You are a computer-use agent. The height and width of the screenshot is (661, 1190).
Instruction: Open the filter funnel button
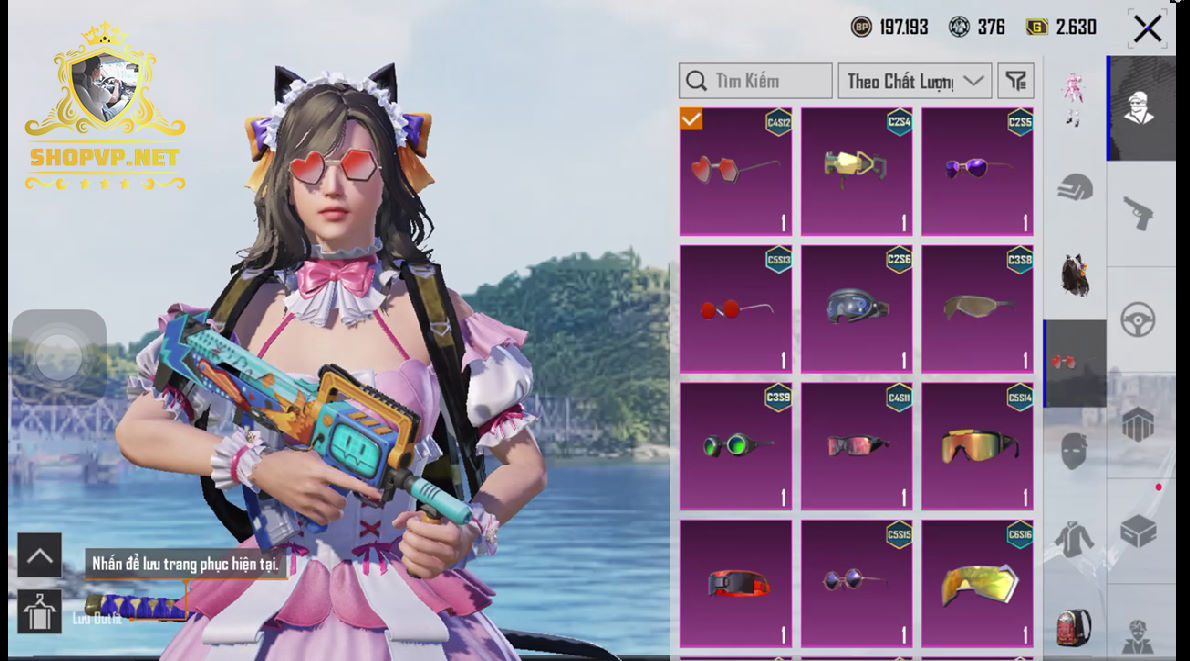[x=1016, y=81]
